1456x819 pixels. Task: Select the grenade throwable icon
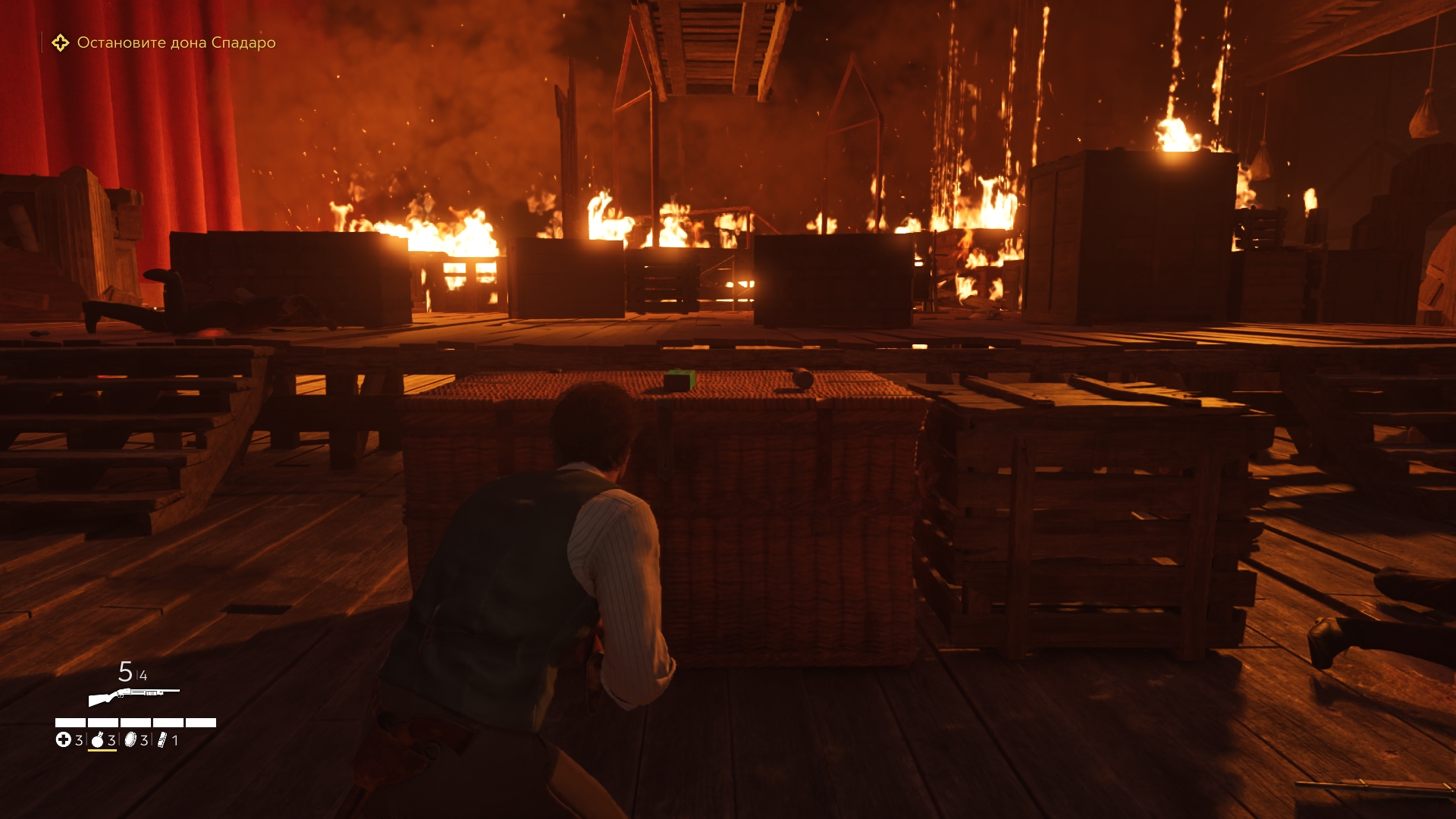(x=97, y=740)
